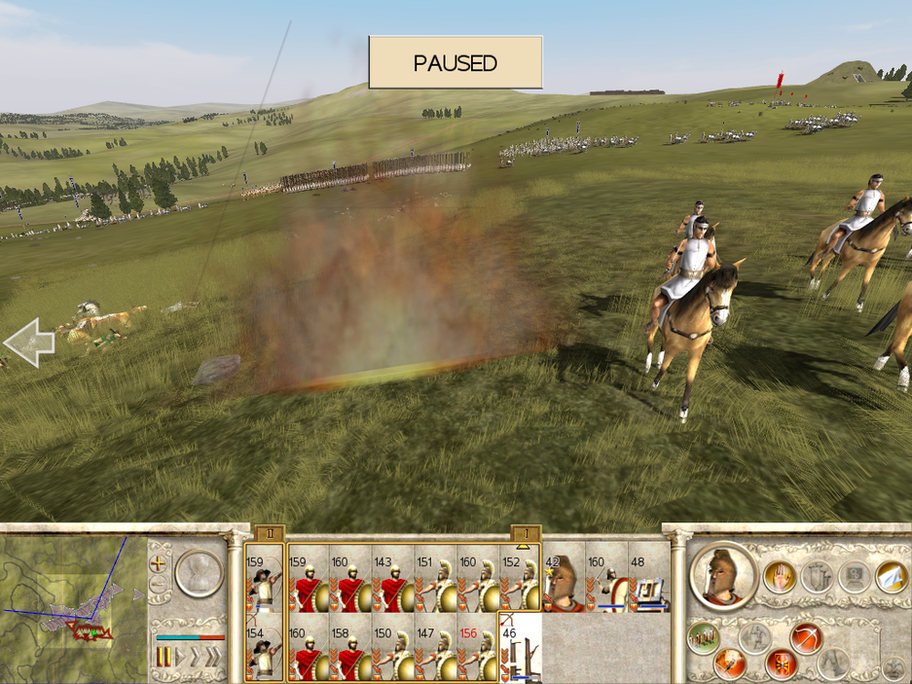Zoom out the minimap with minus button
The image size is (912, 684).
158,583
